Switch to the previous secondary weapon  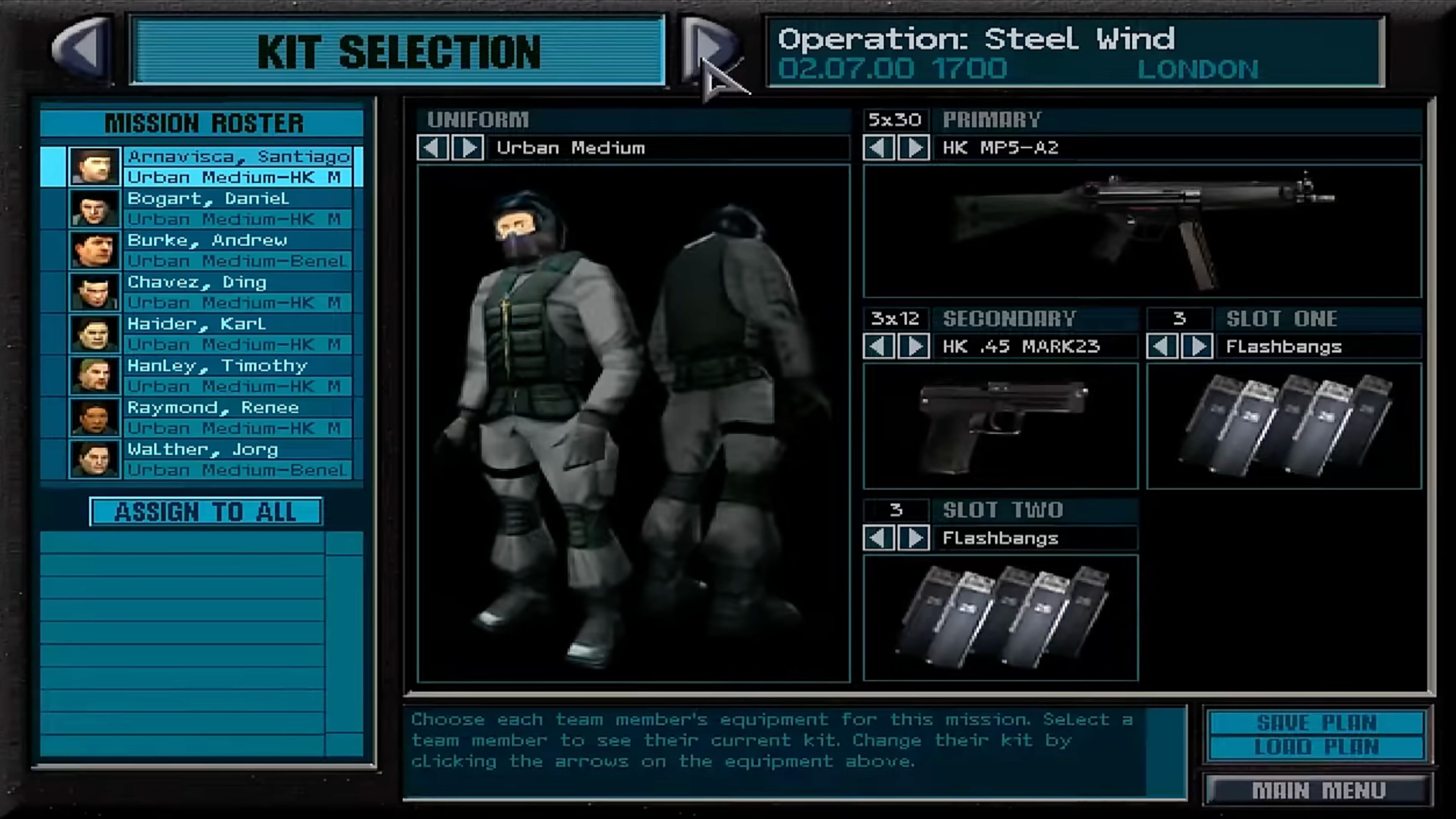tap(879, 346)
